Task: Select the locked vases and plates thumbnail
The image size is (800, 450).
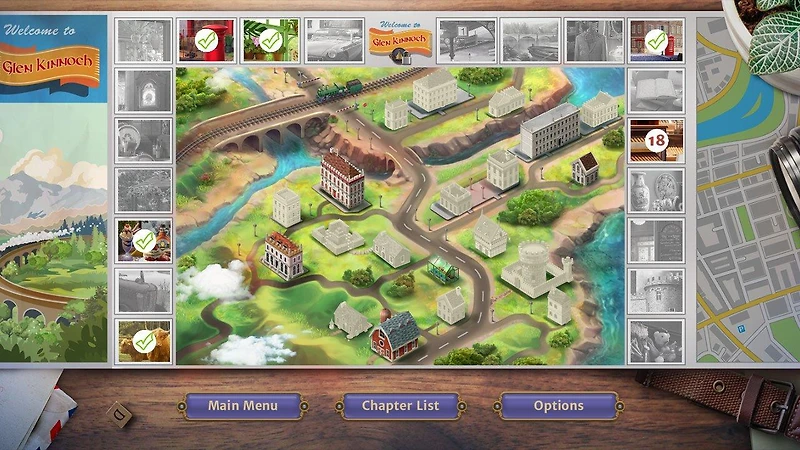Action: (656, 190)
